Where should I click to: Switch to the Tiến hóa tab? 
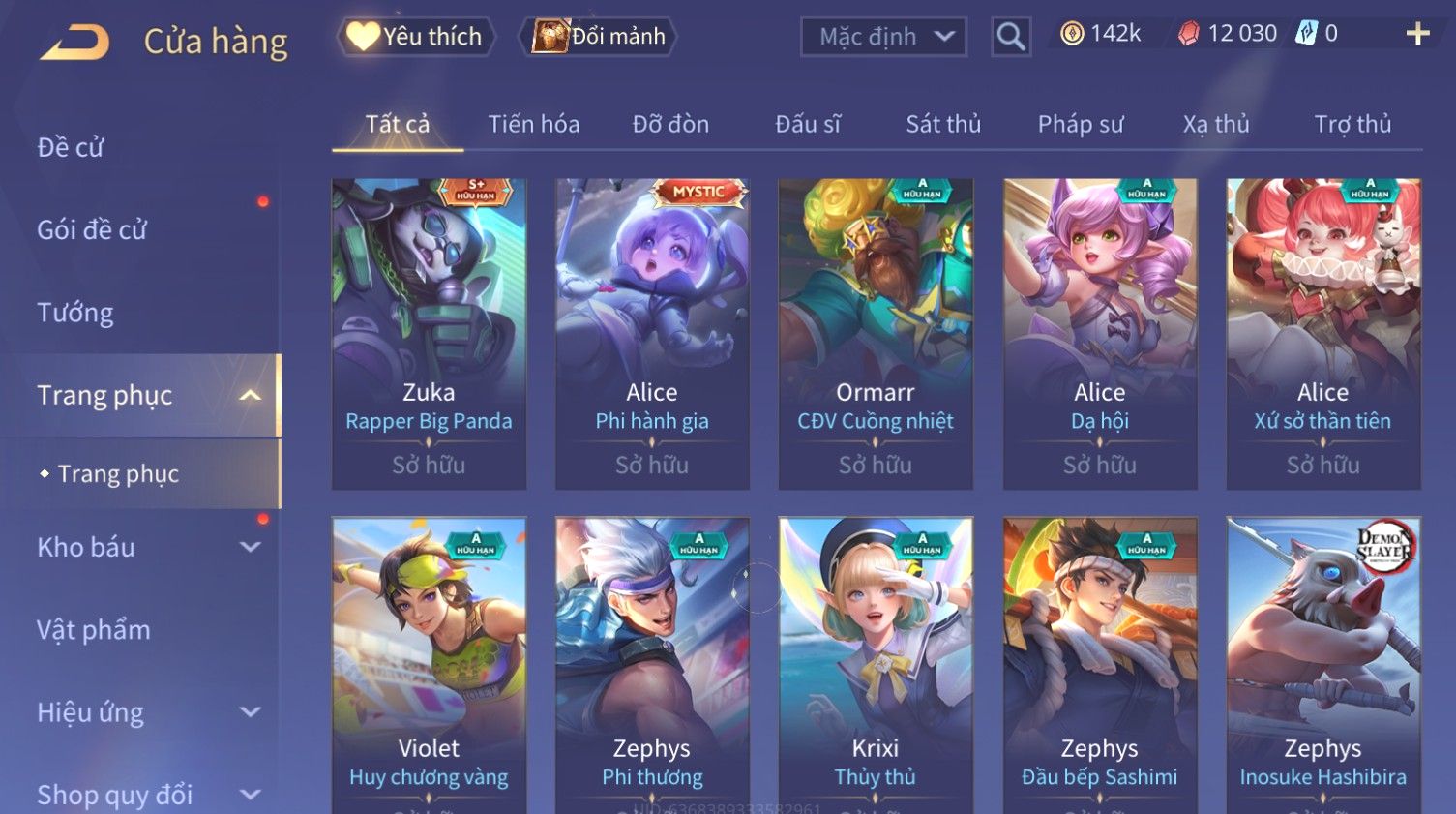pos(533,124)
